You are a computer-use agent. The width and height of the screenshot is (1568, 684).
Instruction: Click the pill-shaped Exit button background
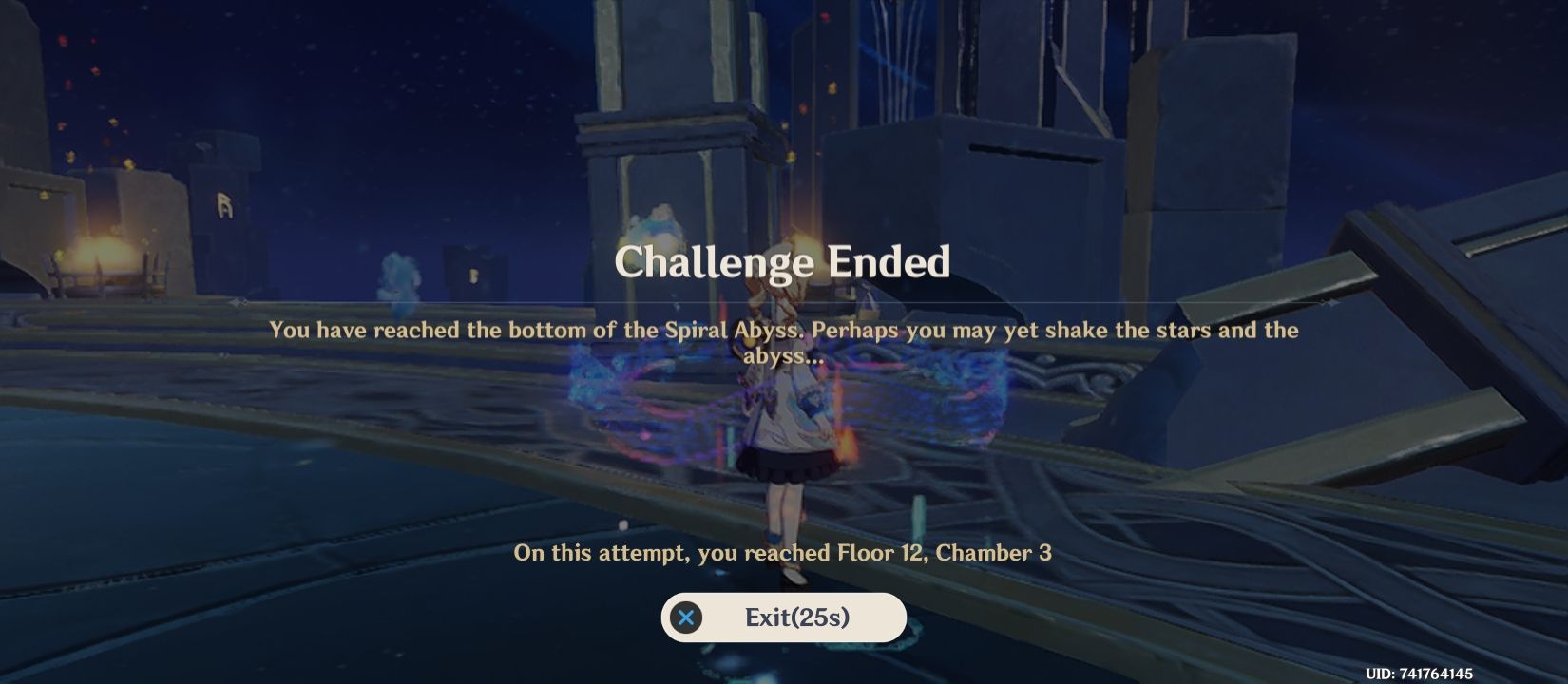[x=783, y=617]
